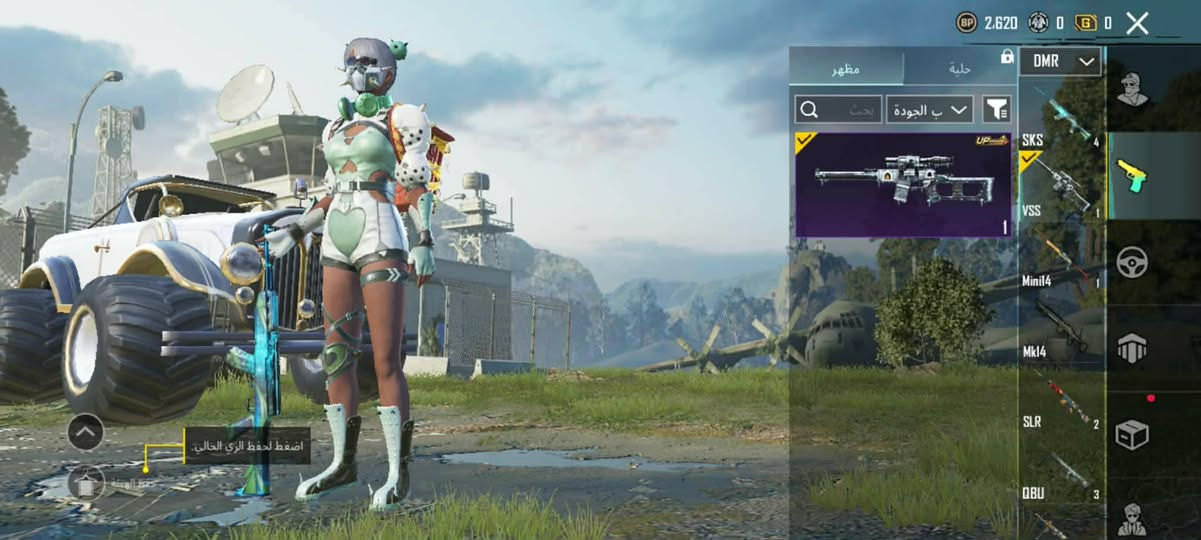Open the steering wheel vehicle category

tap(1132, 263)
